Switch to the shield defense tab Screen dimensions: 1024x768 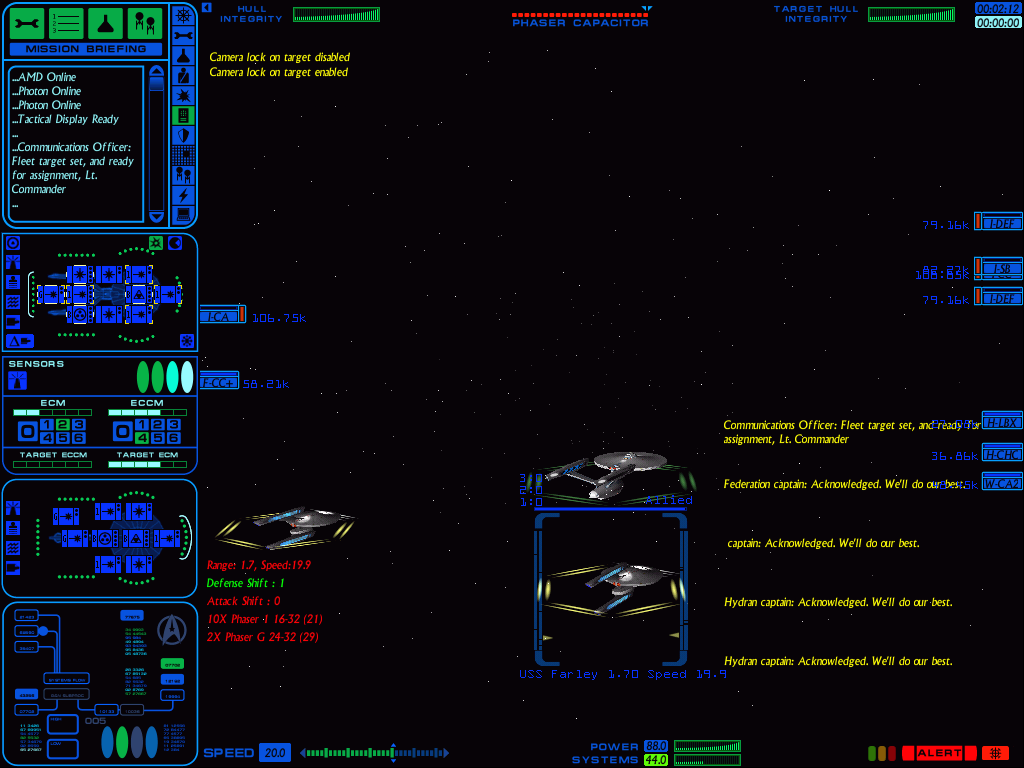183,135
